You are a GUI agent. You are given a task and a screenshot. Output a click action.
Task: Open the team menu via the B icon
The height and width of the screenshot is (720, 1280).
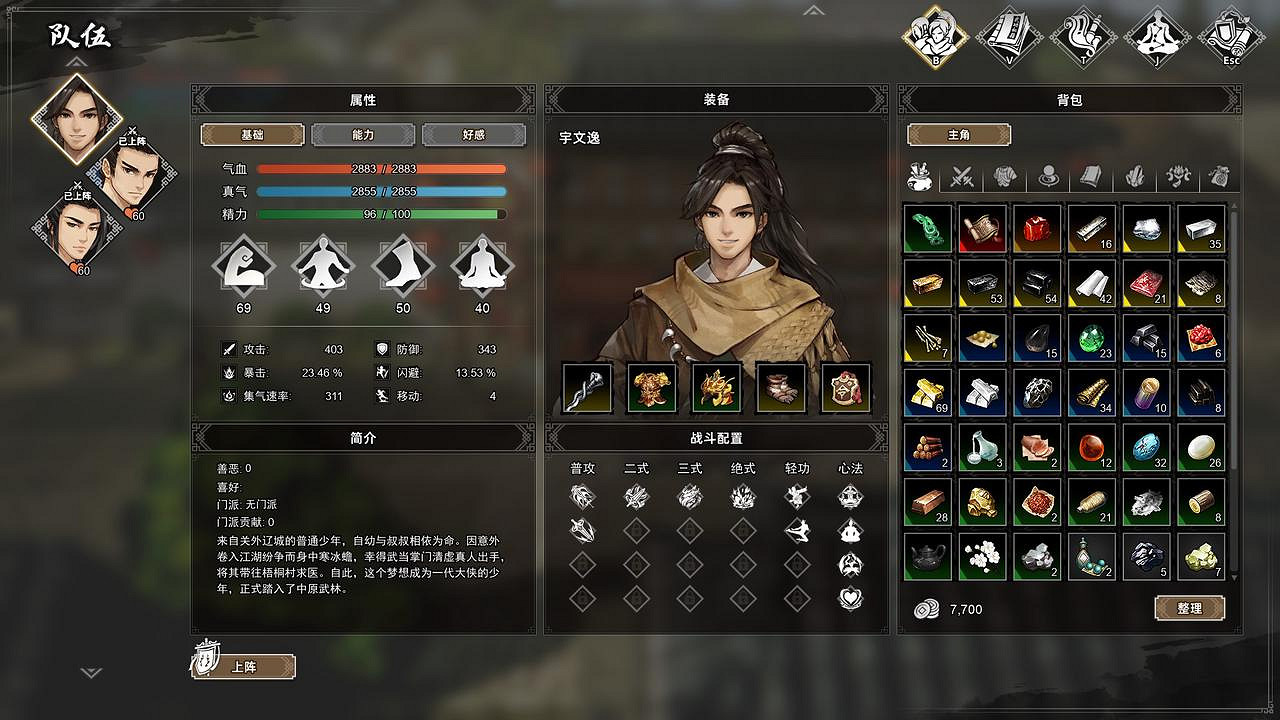[x=935, y=35]
